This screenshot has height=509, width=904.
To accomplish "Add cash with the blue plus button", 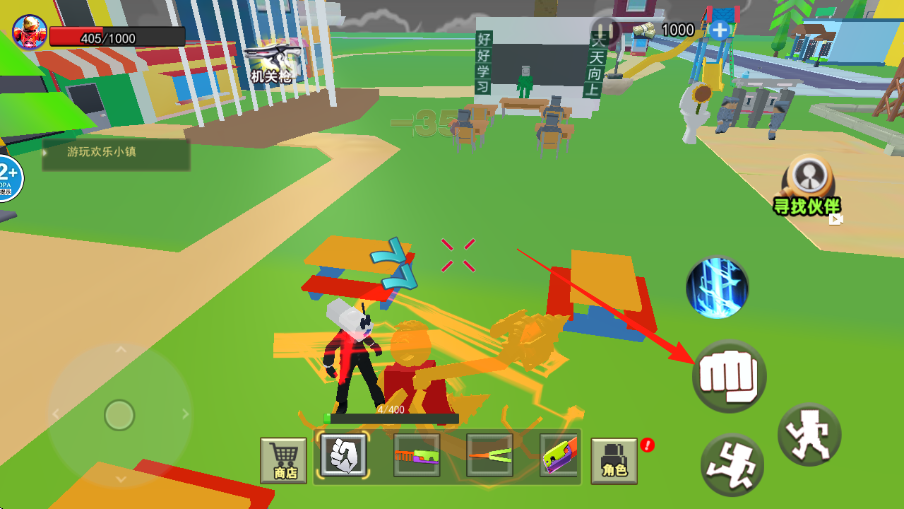I will click(x=719, y=30).
